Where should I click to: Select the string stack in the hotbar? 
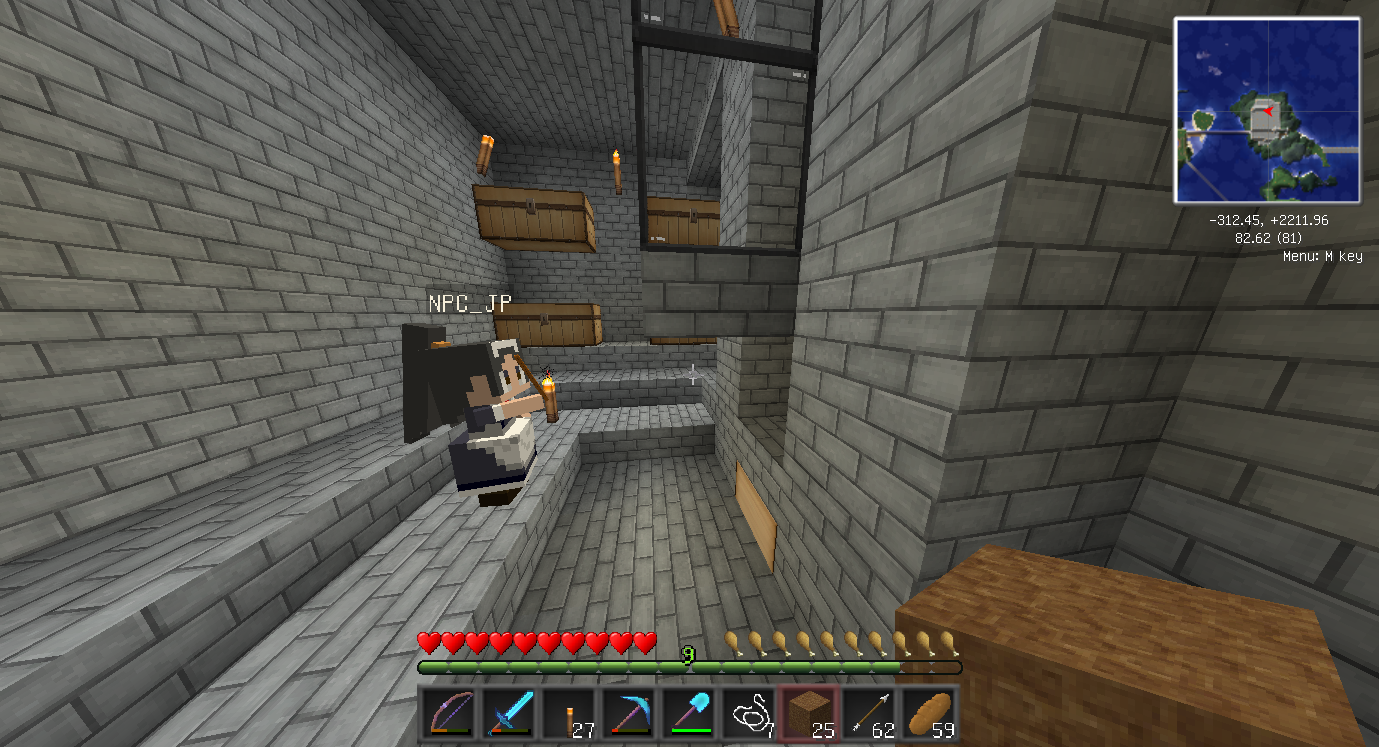(x=748, y=714)
